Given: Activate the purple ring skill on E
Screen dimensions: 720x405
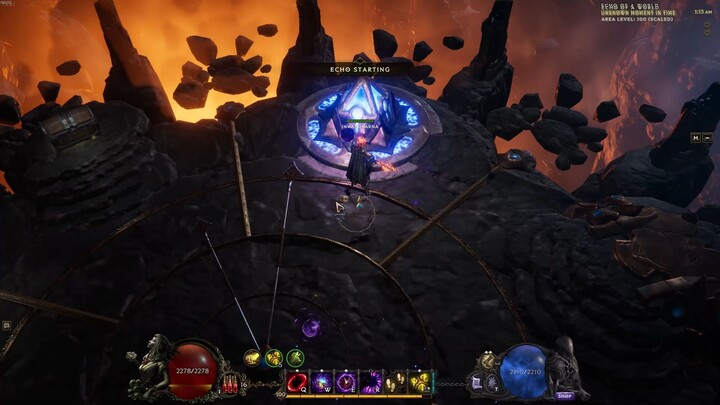Looking at the screenshot, I should 346,381.
